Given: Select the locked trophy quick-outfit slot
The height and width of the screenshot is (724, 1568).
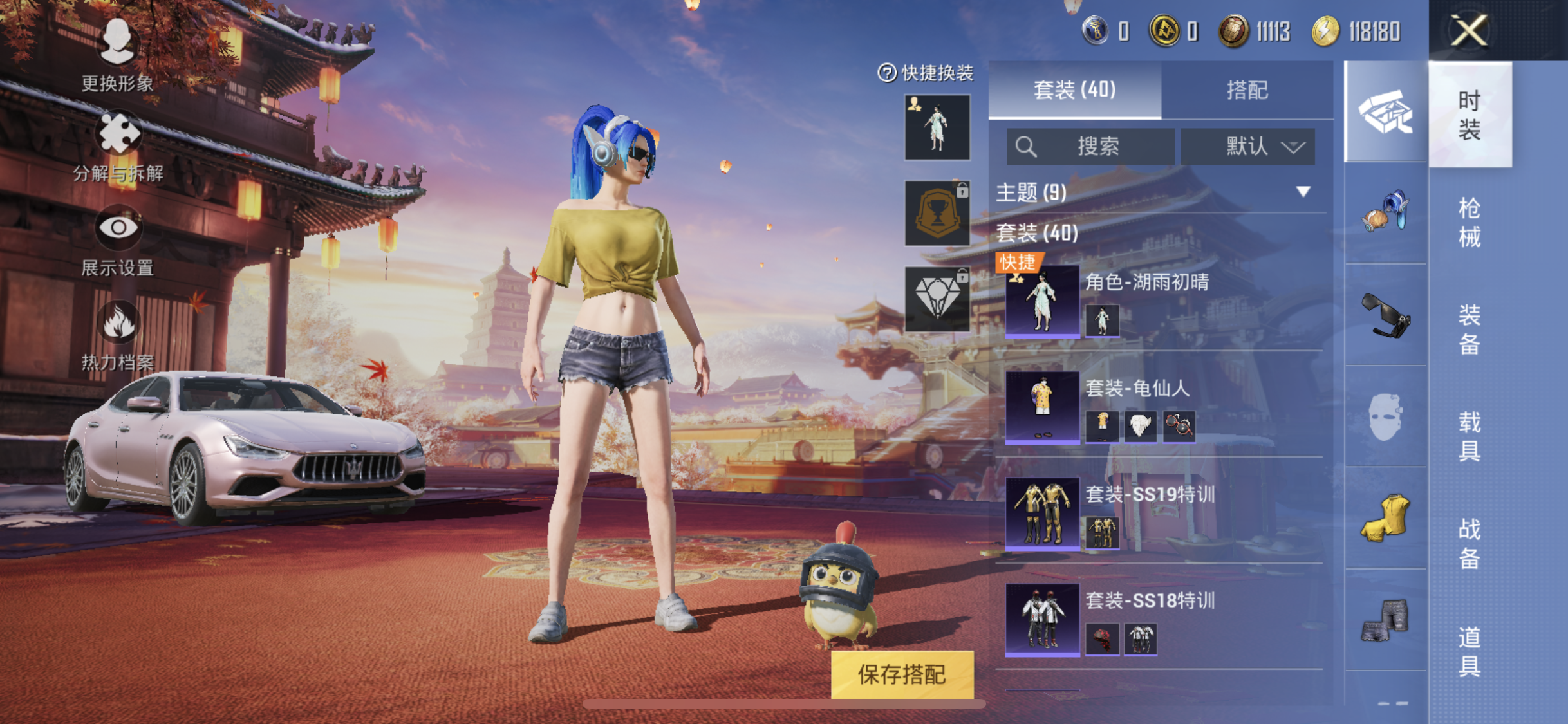Looking at the screenshot, I should point(937,213).
